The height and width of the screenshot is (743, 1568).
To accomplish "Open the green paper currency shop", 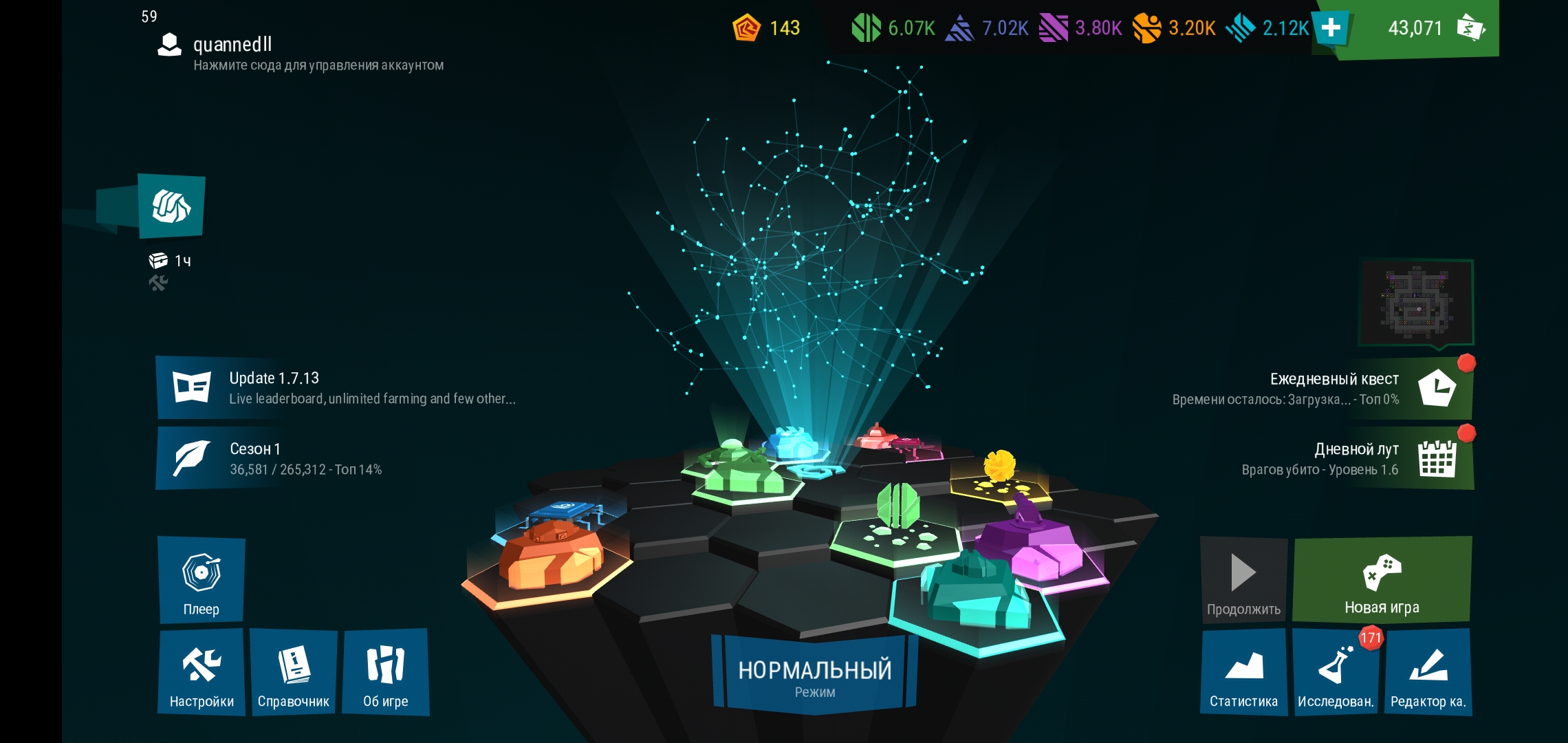I will tap(1430, 28).
